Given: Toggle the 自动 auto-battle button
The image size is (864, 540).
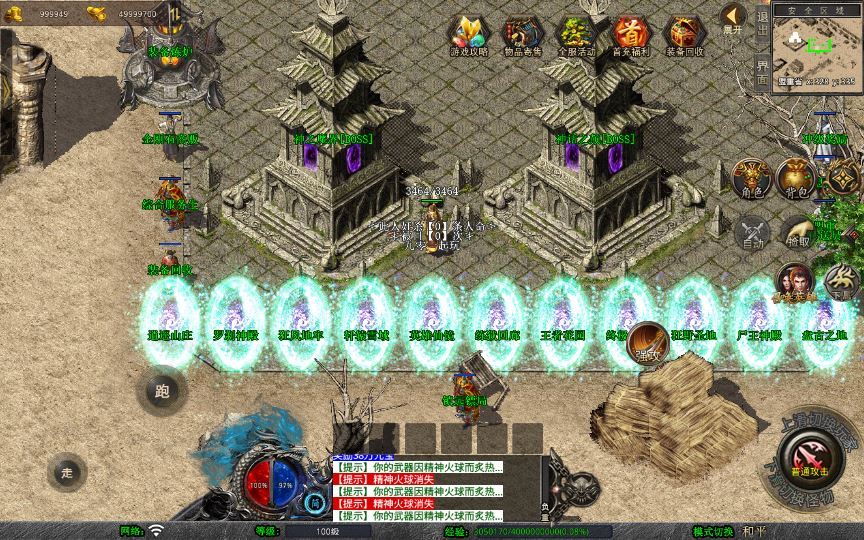Looking at the screenshot, I should point(750,233).
